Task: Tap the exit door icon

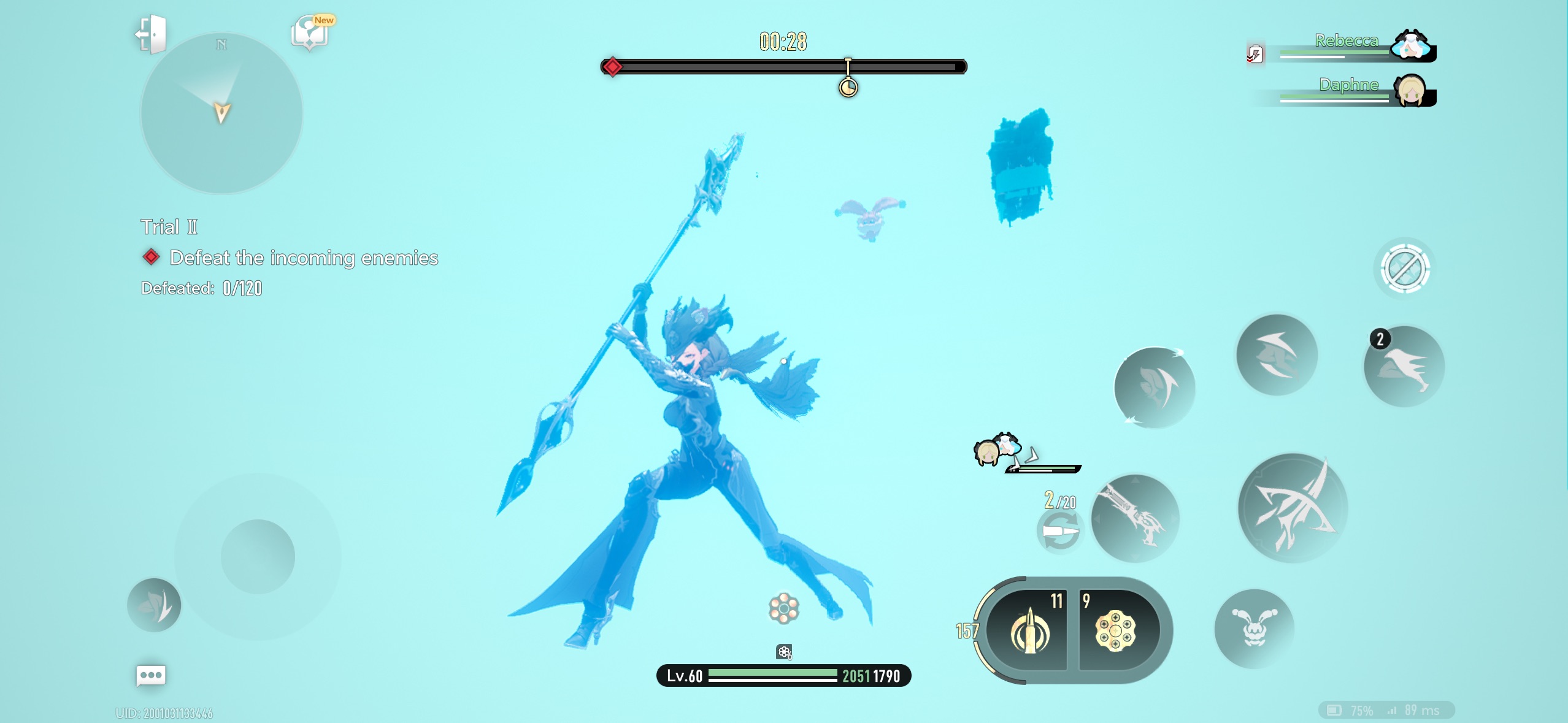Action: tap(151, 34)
